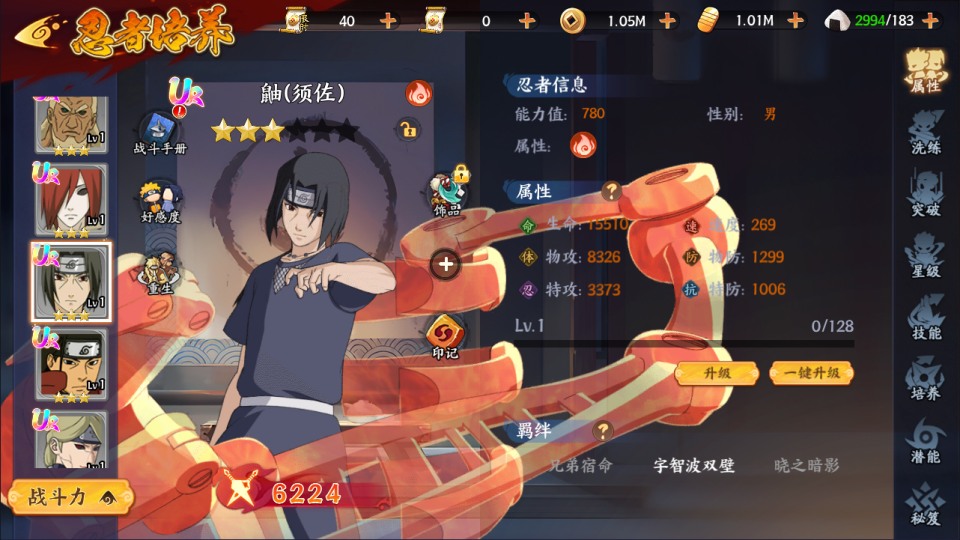Show the 技能 skills tab

click(x=924, y=319)
